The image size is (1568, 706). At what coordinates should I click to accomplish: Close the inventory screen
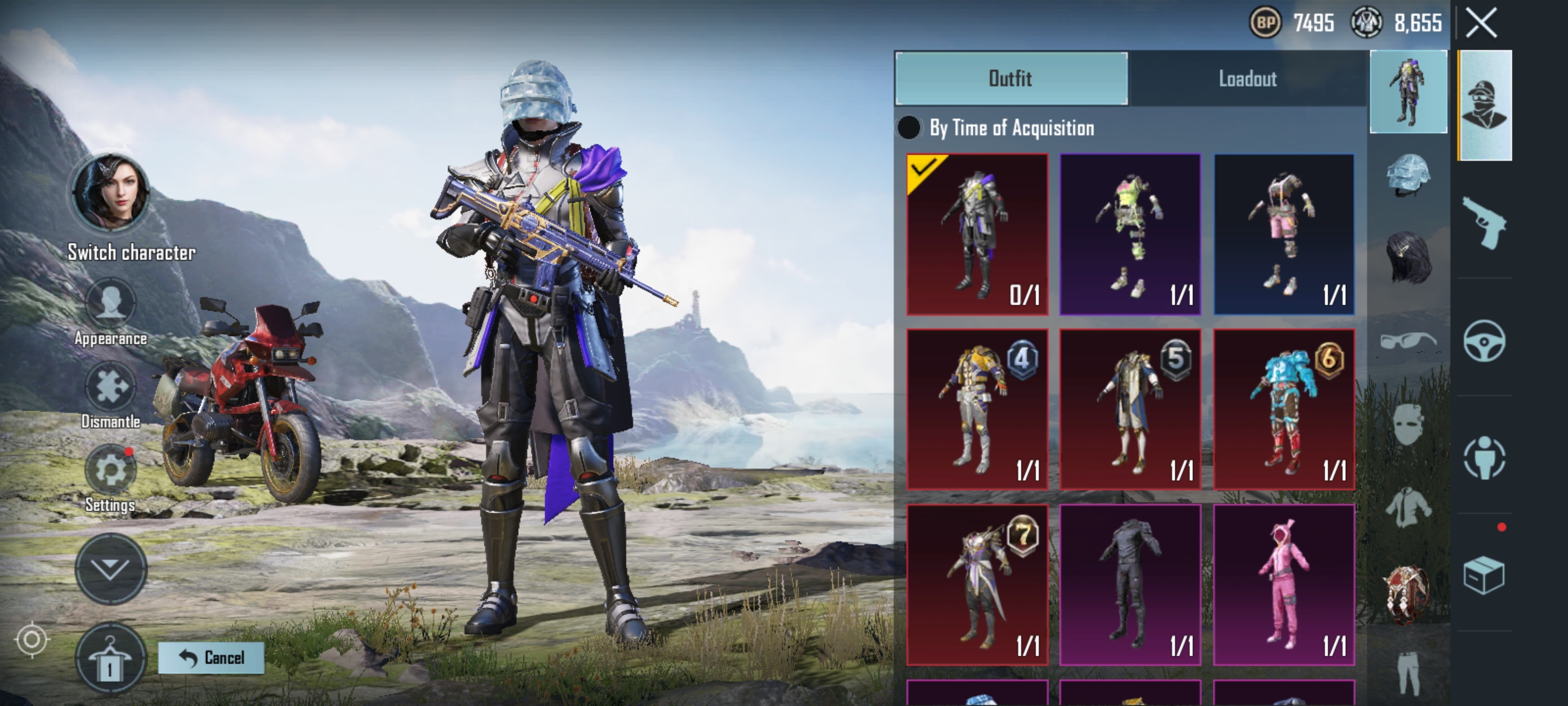(x=1481, y=24)
